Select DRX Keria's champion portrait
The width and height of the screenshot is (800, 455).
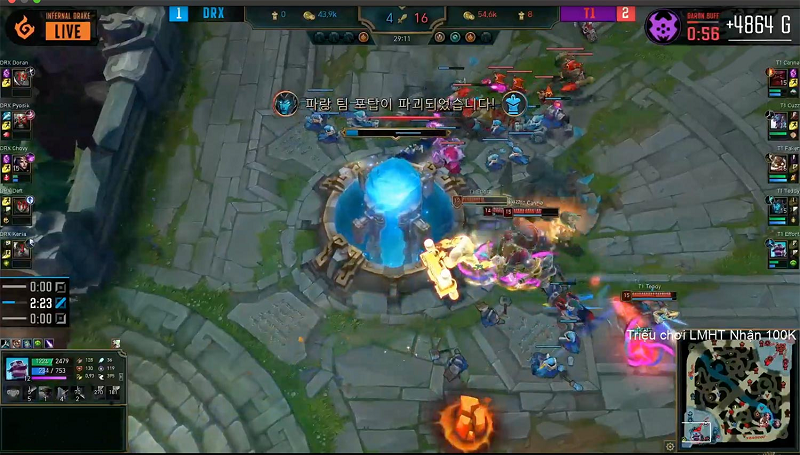click(21, 250)
